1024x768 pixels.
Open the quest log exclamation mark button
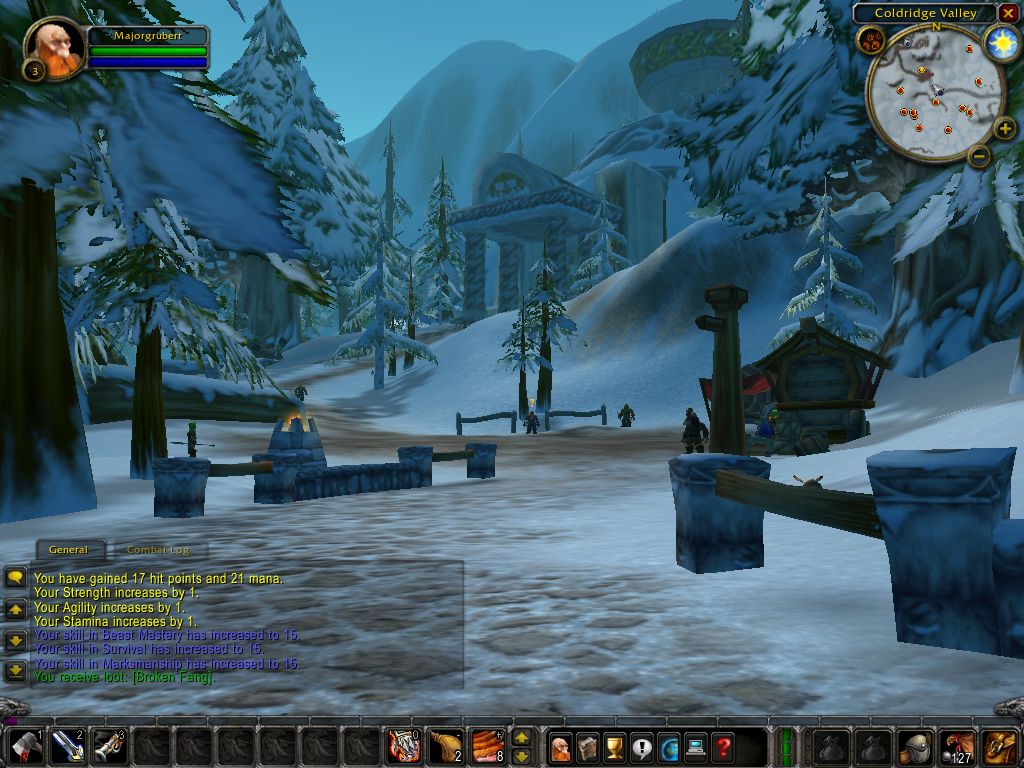point(641,746)
